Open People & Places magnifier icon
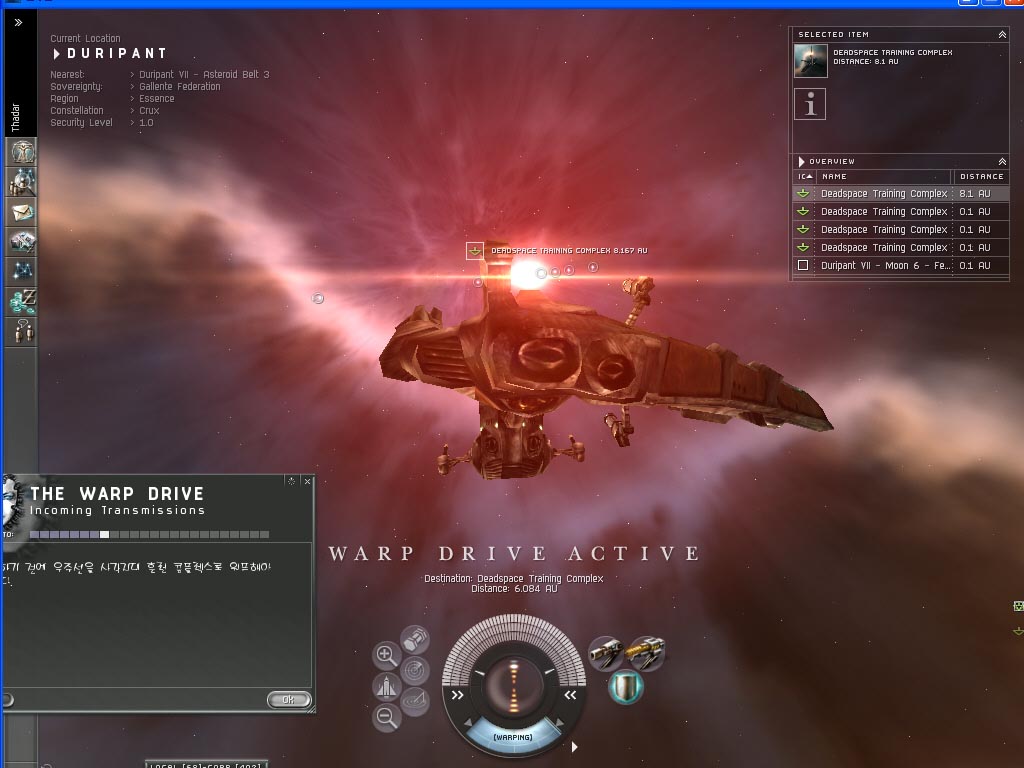Viewport: 1024px width, 768px height. click(x=22, y=182)
